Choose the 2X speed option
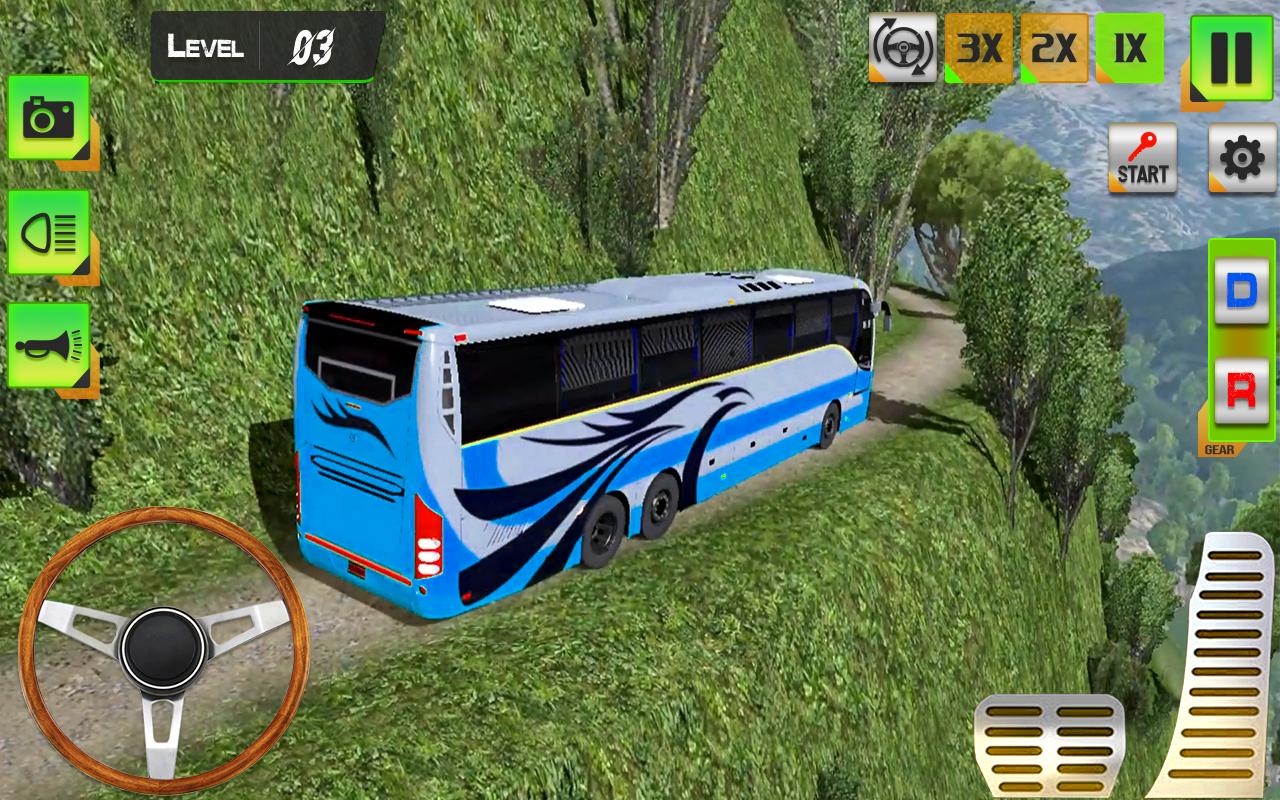Image resolution: width=1280 pixels, height=800 pixels. pyautogui.click(x=1054, y=47)
